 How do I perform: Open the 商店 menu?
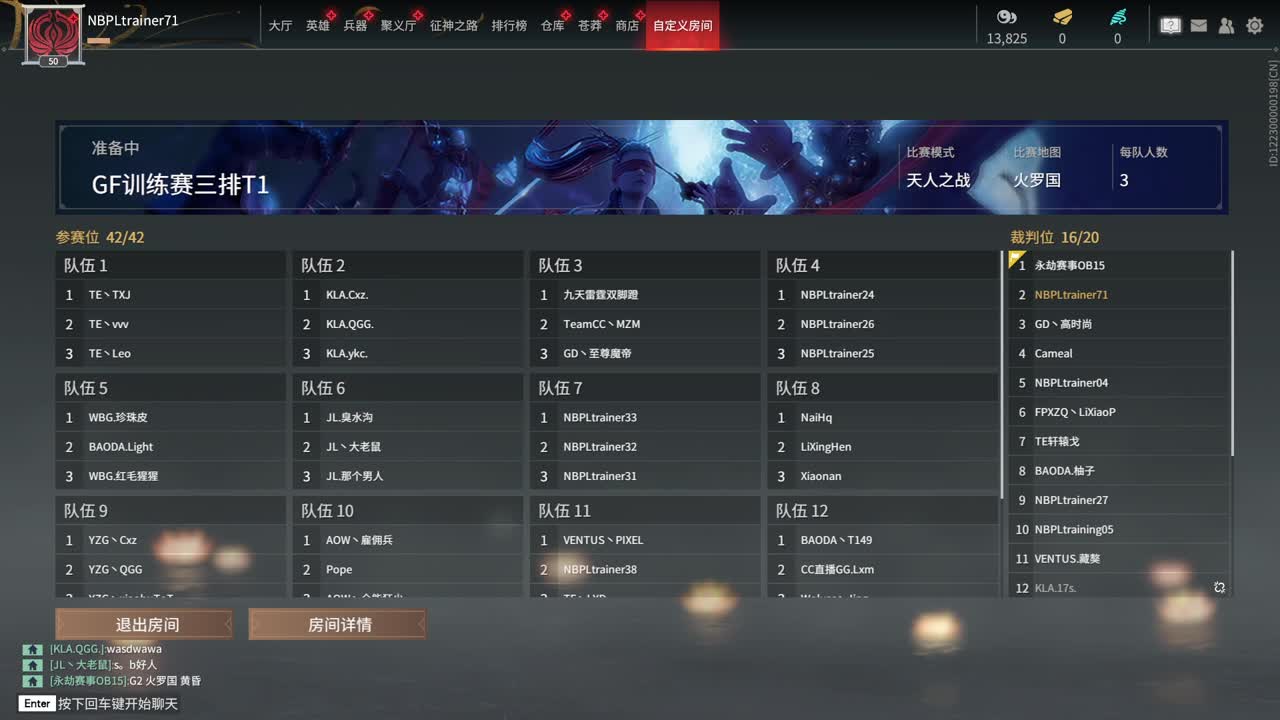pyautogui.click(x=627, y=27)
